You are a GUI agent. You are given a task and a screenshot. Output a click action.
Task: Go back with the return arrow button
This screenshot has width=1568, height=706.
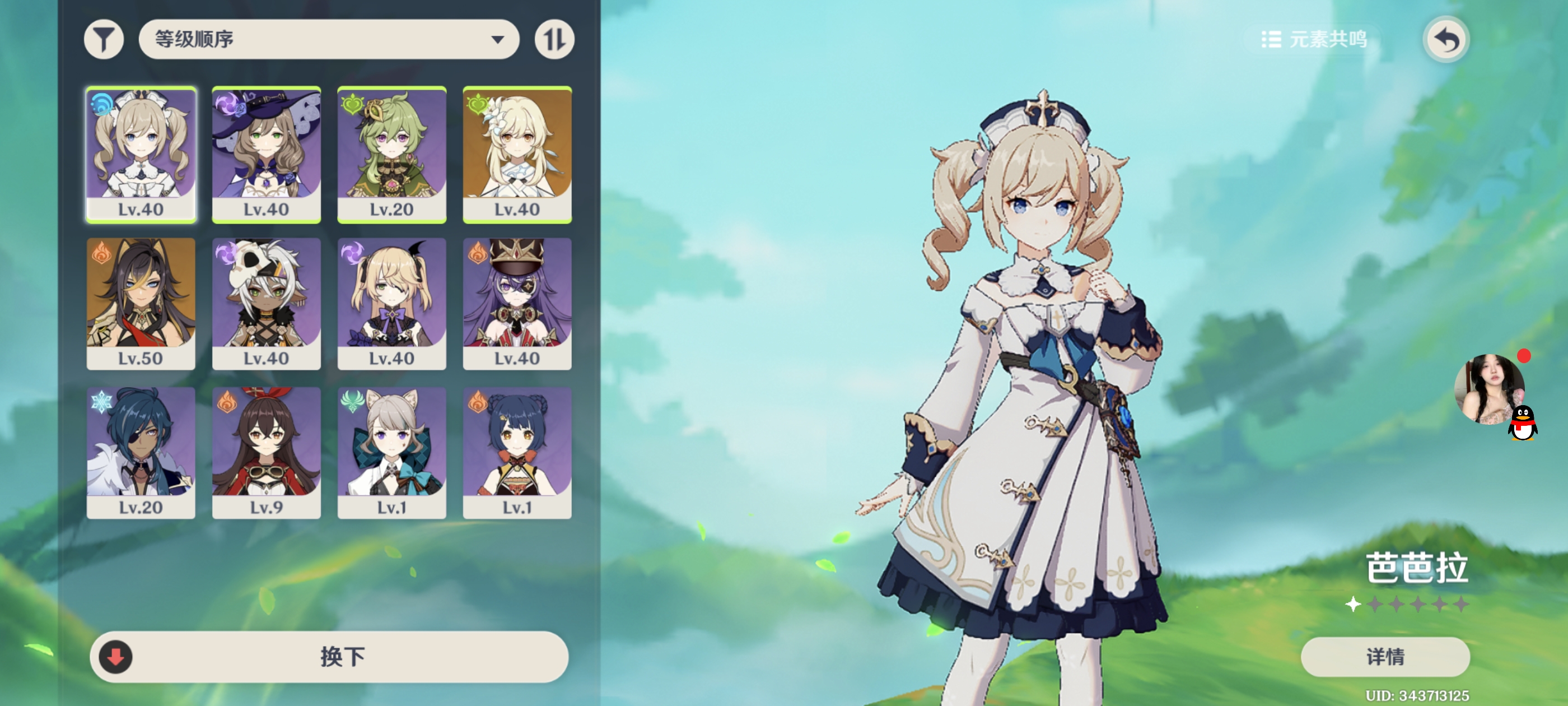pos(1446,40)
